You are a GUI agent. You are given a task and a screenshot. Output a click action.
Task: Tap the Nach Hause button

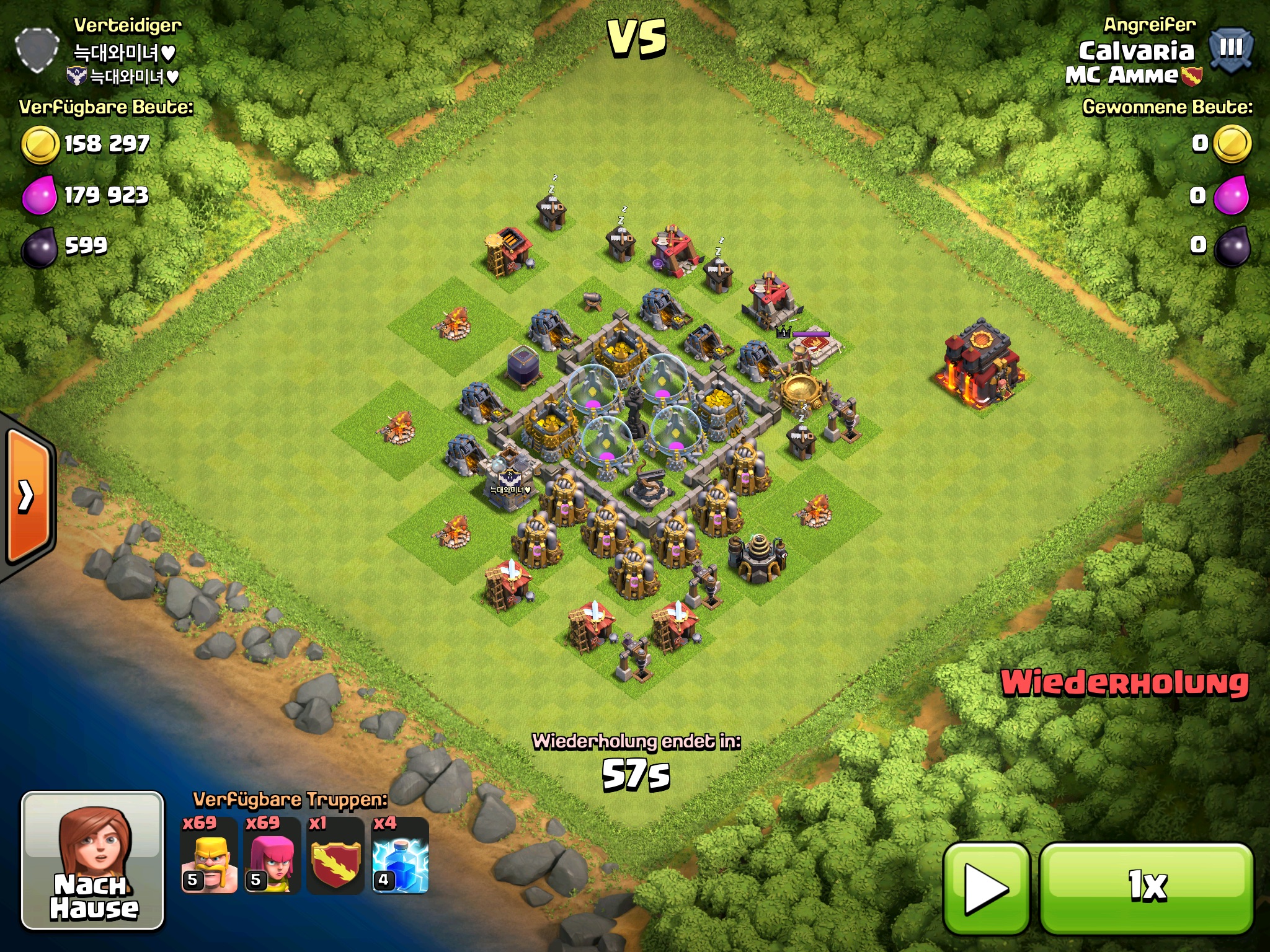coord(93,861)
